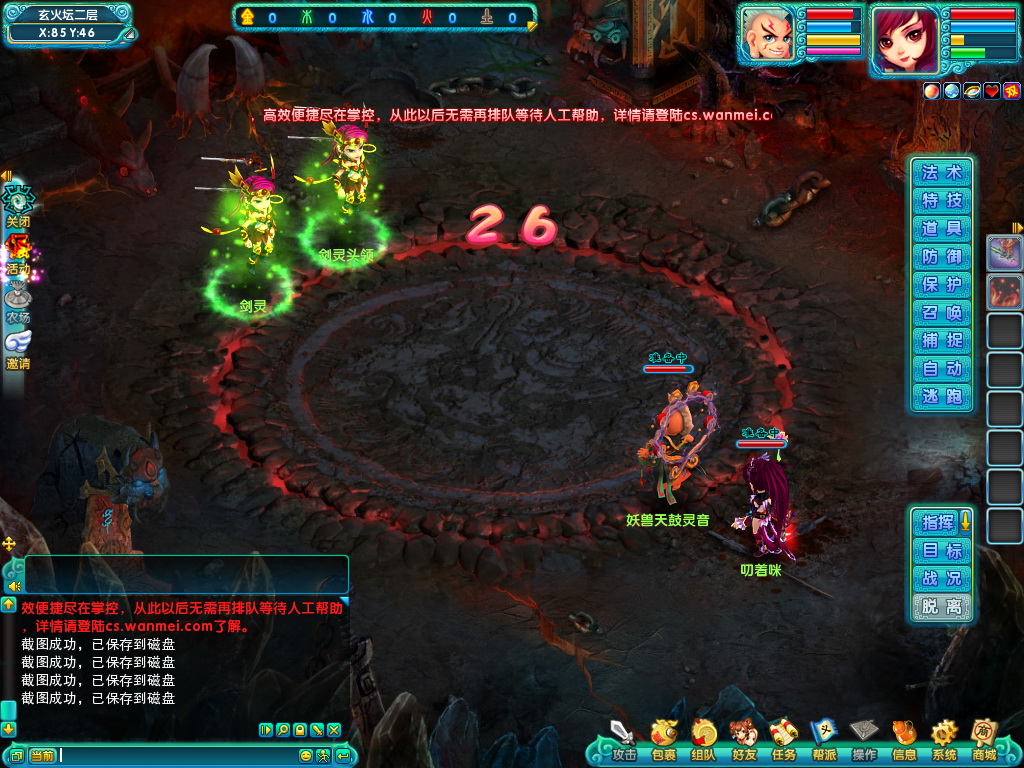Screen dimensions: 1024x768
Task: Choose the 特技 special skill command
Action: click(x=941, y=200)
